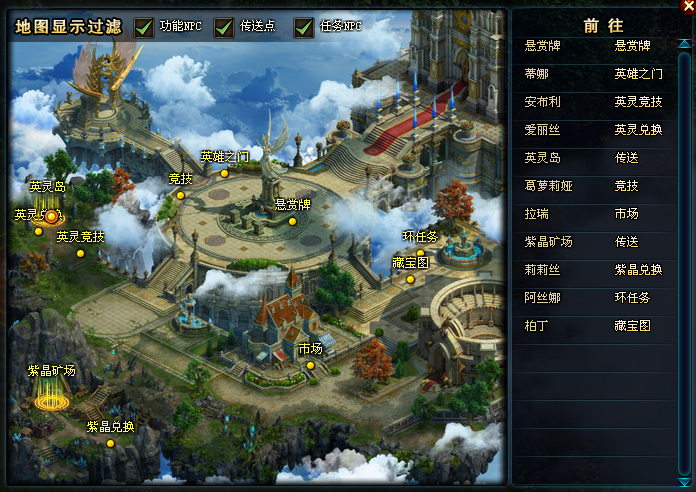Go to 柏丁 藏宝图 entry
Viewport: 696px width, 492px height.
click(x=600, y=326)
